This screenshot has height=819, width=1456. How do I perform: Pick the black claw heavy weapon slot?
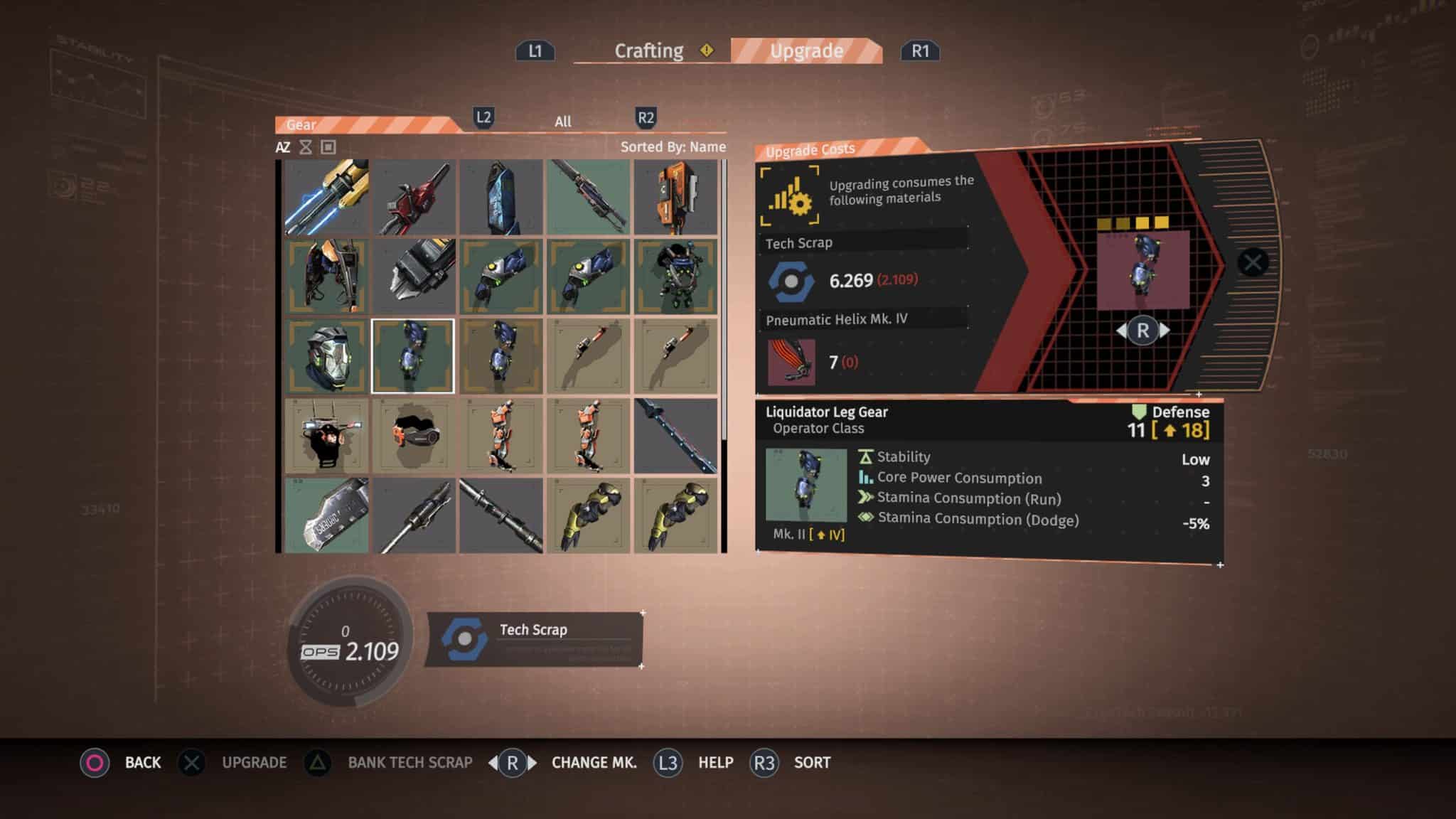(414, 277)
